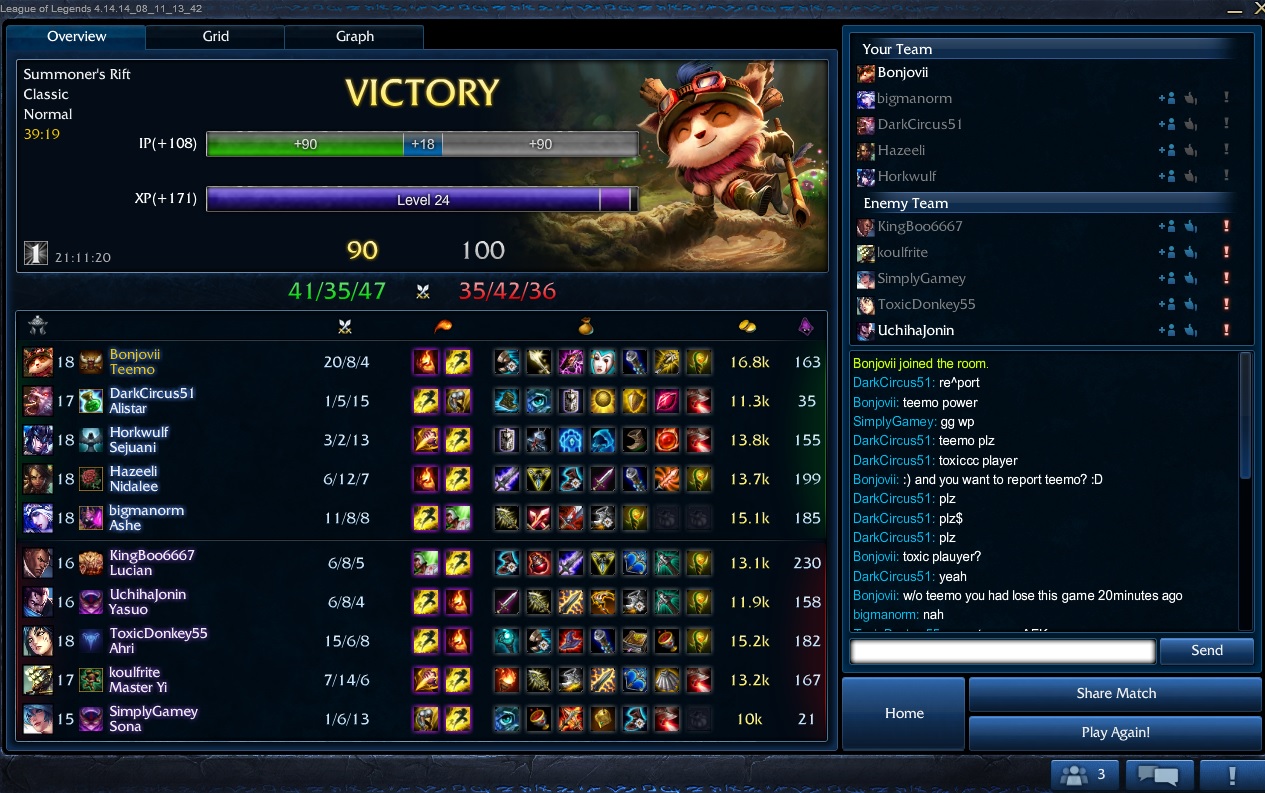Select the Overview tab
The width and height of the screenshot is (1265, 793).
pyautogui.click(x=76, y=37)
